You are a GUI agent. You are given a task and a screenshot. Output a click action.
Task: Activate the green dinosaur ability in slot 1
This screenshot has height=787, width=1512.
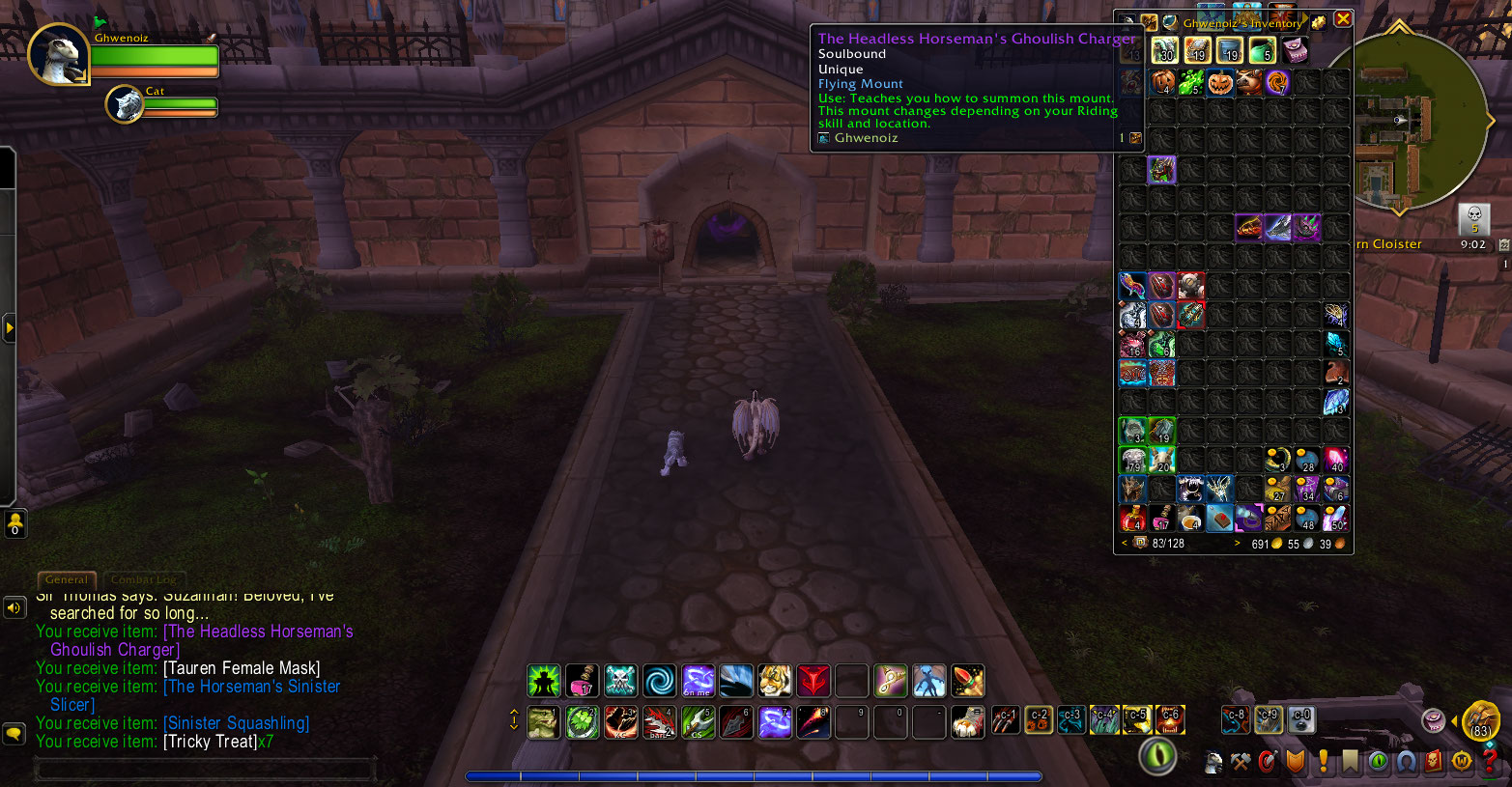coord(543,722)
